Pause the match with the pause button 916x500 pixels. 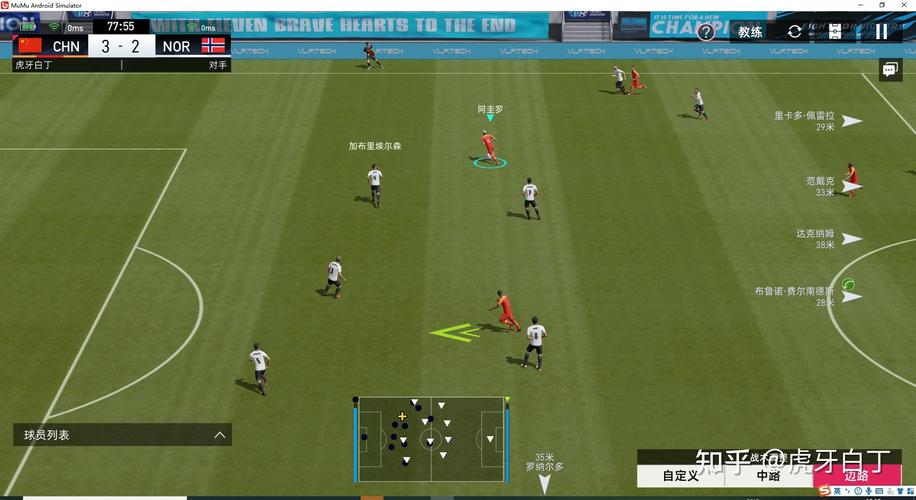coord(881,31)
